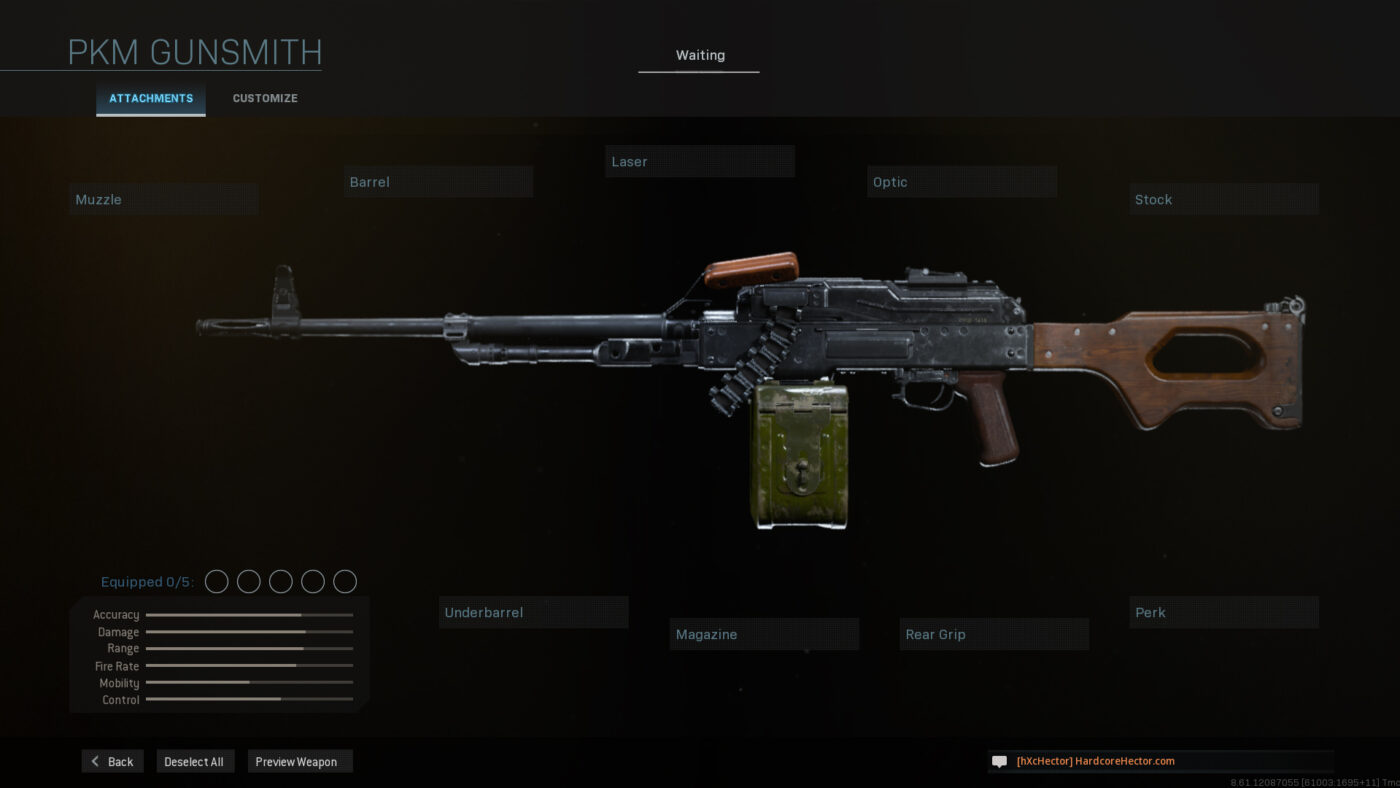The height and width of the screenshot is (788, 1400).
Task: Open the Laser attachment slot
Action: (x=699, y=162)
